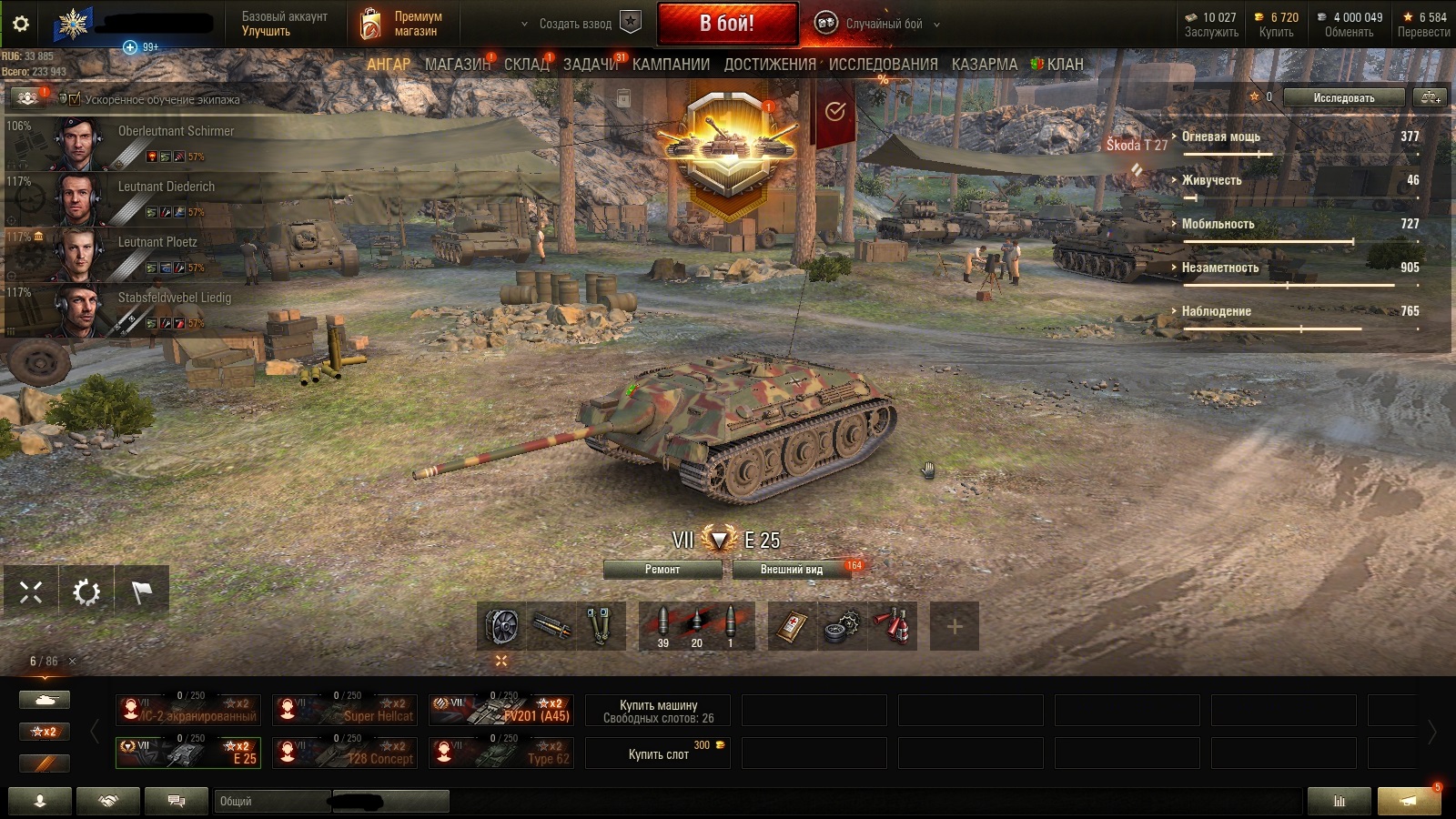Open the settings gear menu
The width and height of the screenshot is (1456, 819).
20,24
